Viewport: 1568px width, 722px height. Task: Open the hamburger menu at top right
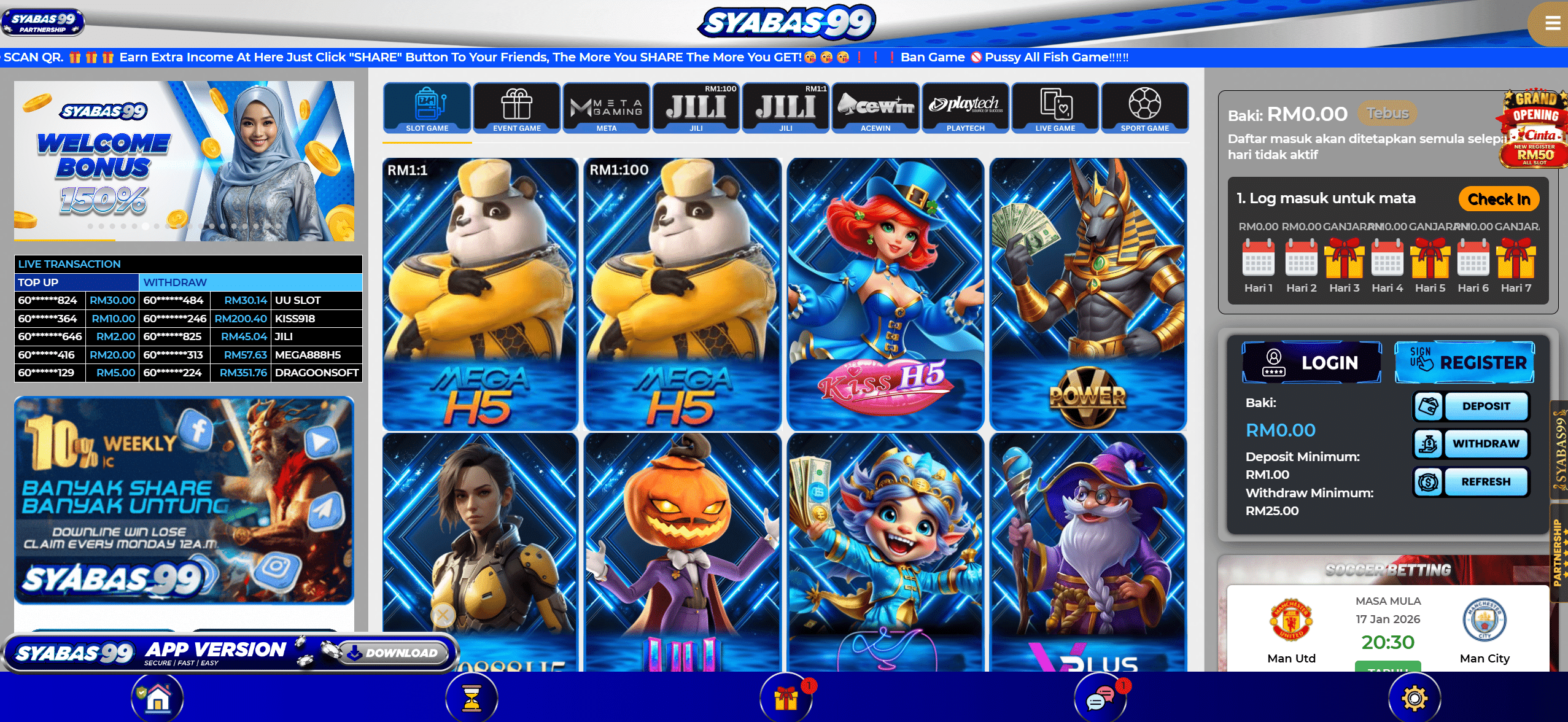[1553, 23]
